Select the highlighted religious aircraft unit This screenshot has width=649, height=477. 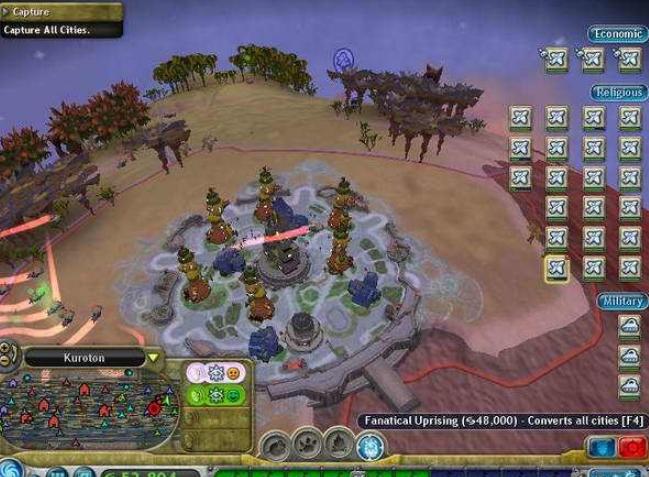click(556, 268)
